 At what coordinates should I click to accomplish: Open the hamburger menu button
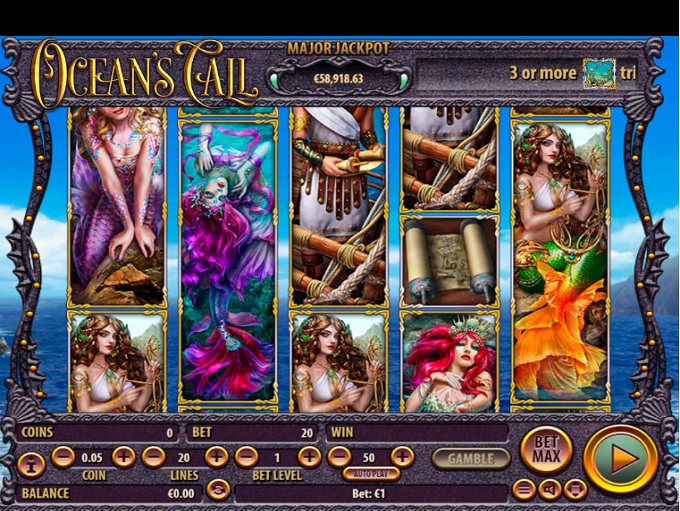click(x=524, y=489)
